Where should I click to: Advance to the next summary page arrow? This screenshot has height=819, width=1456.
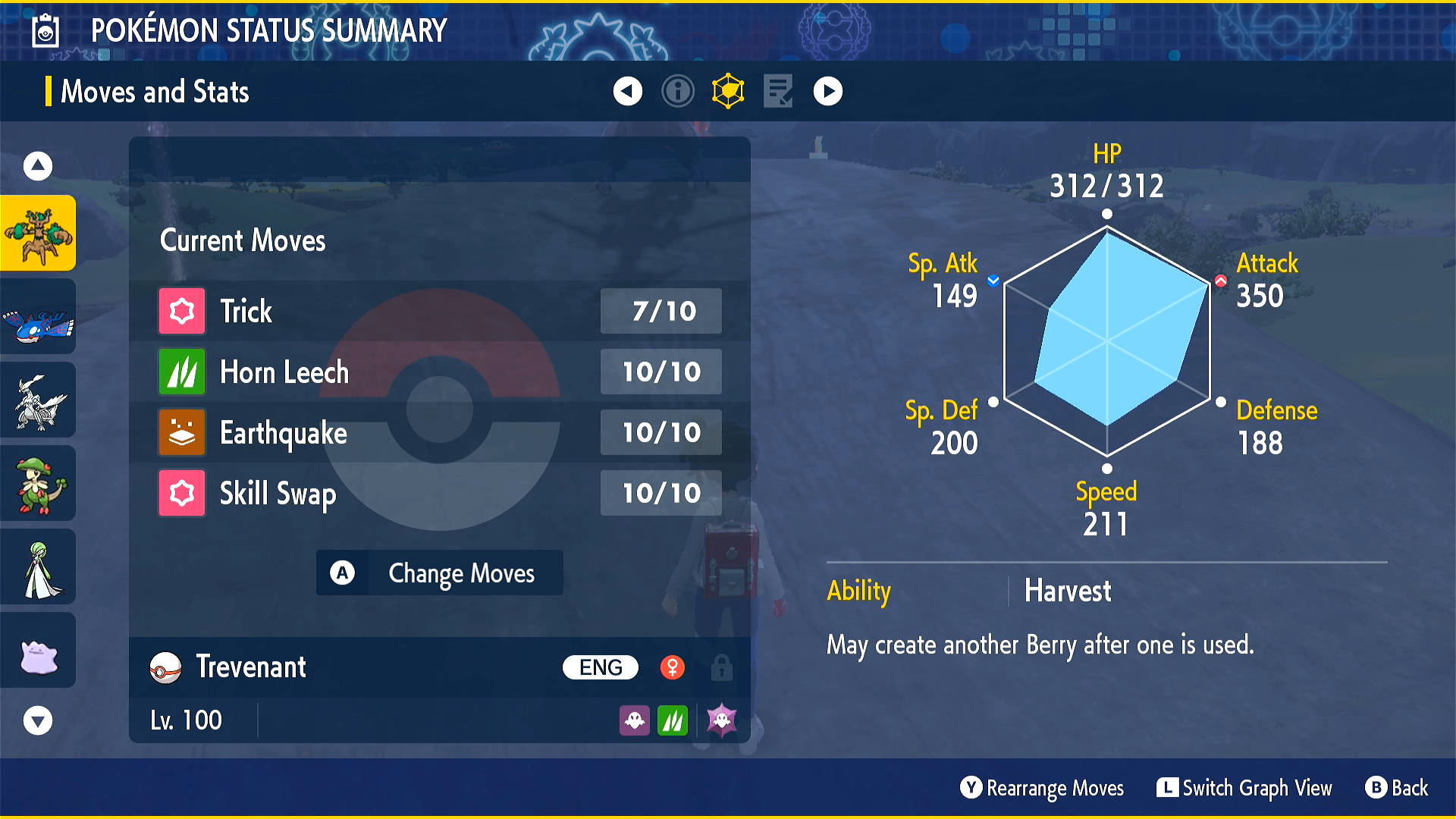pyautogui.click(x=827, y=92)
